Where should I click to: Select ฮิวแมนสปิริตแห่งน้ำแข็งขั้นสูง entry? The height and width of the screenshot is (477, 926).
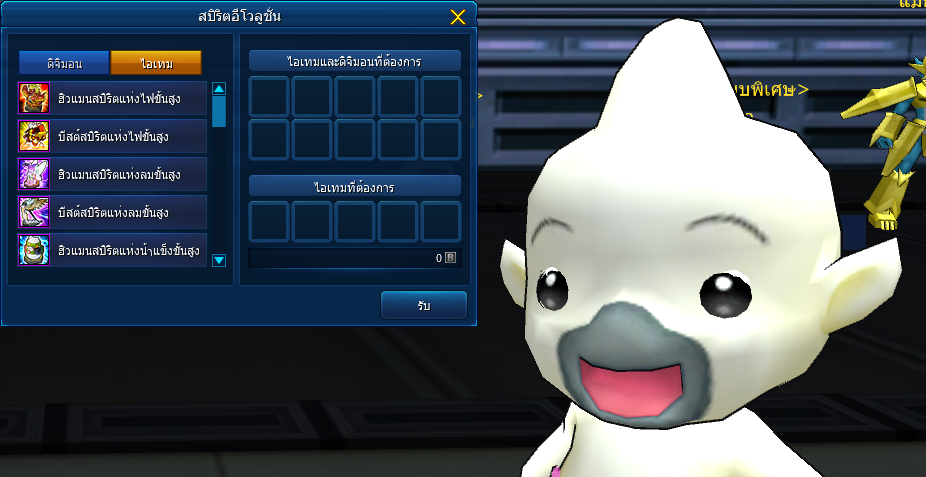point(112,249)
